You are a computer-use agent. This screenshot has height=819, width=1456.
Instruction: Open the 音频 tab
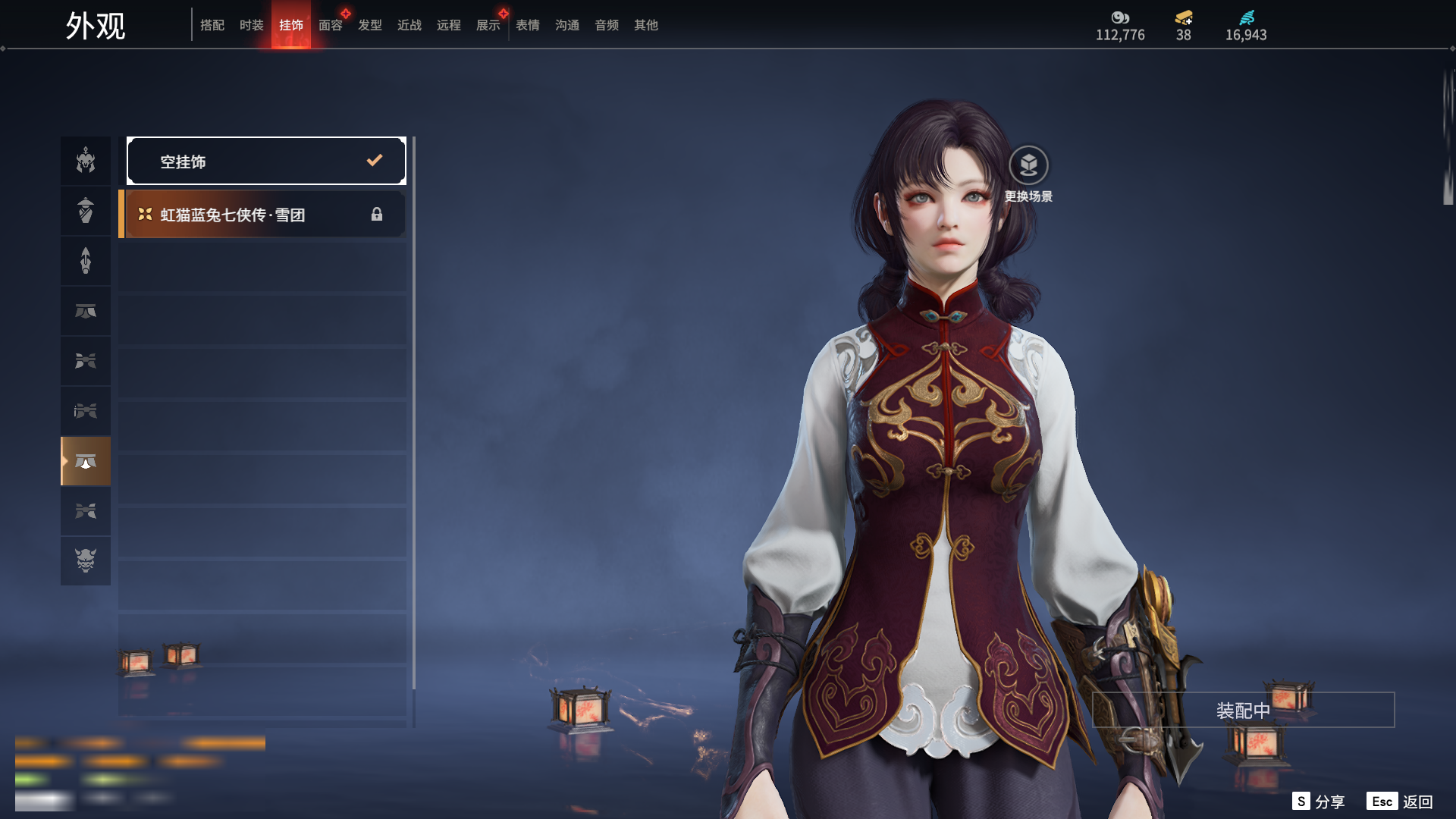click(607, 25)
